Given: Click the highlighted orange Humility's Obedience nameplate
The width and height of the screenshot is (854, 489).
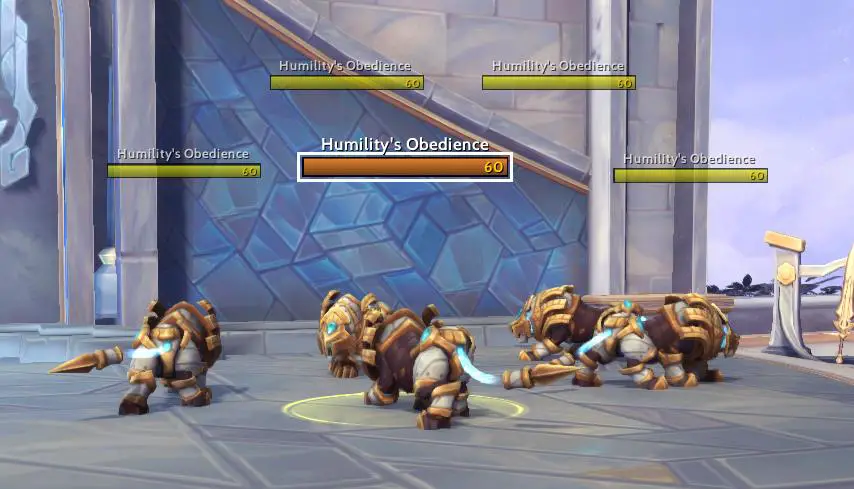Looking at the screenshot, I should pyautogui.click(x=405, y=167).
